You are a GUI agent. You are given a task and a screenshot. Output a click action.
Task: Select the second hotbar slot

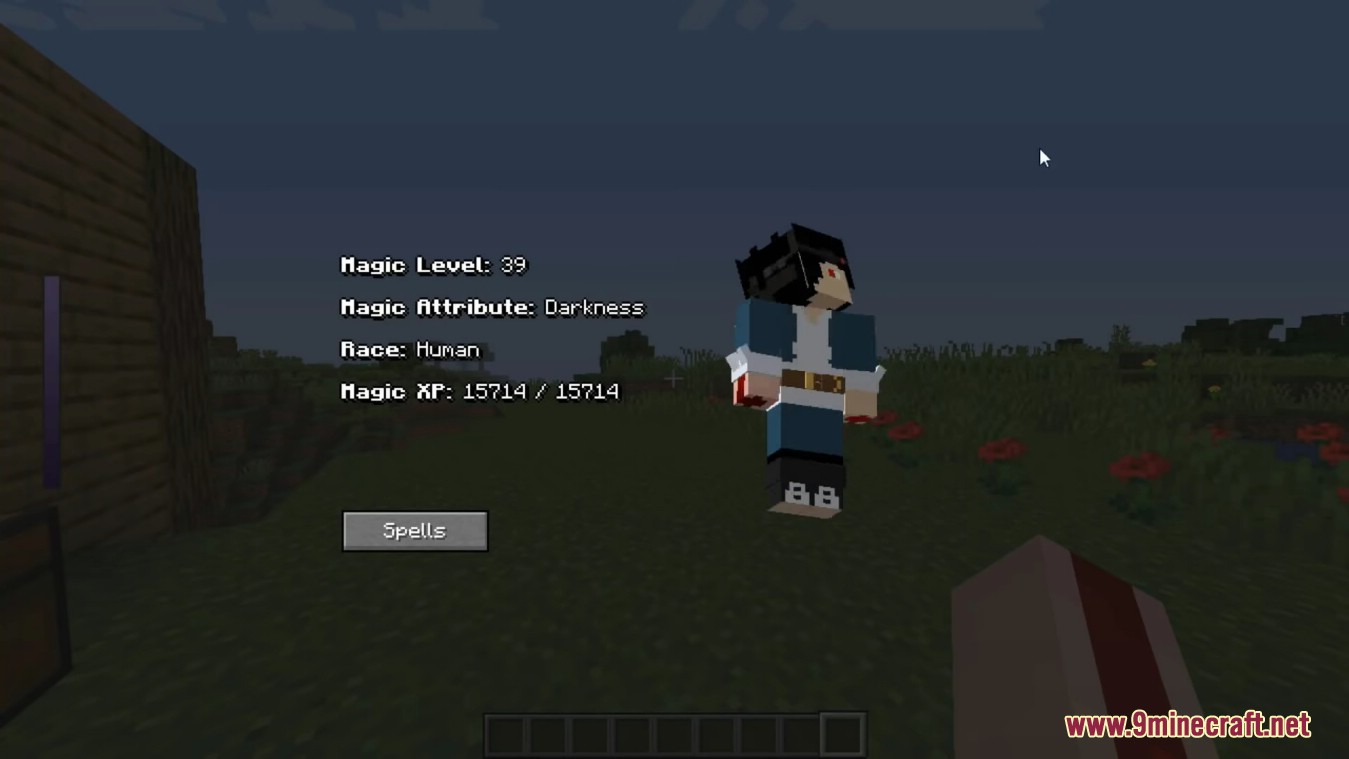[x=547, y=733]
